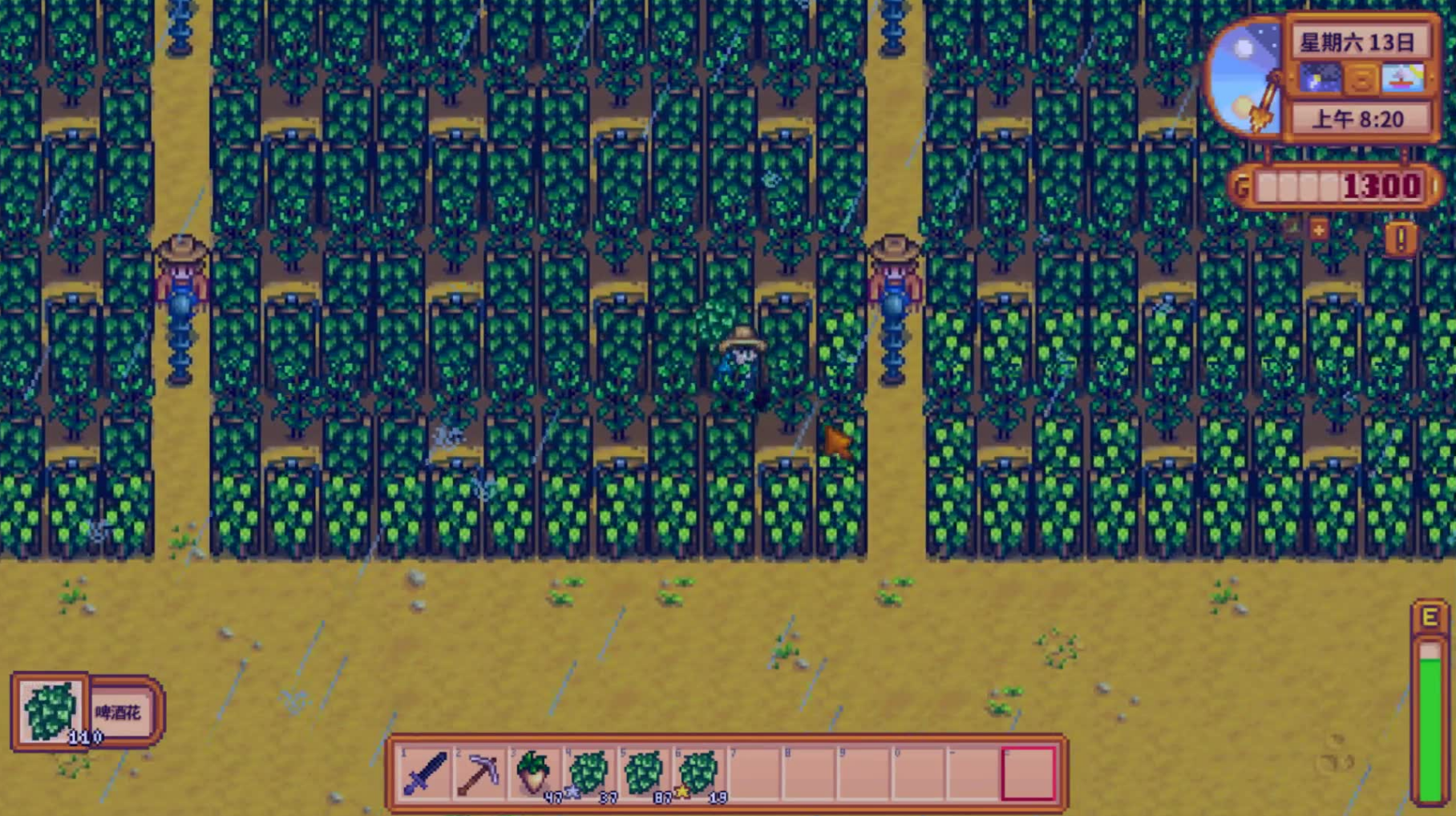Open the journal via the exclamation icon
This screenshot has height=816, width=1456.
(x=1401, y=238)
